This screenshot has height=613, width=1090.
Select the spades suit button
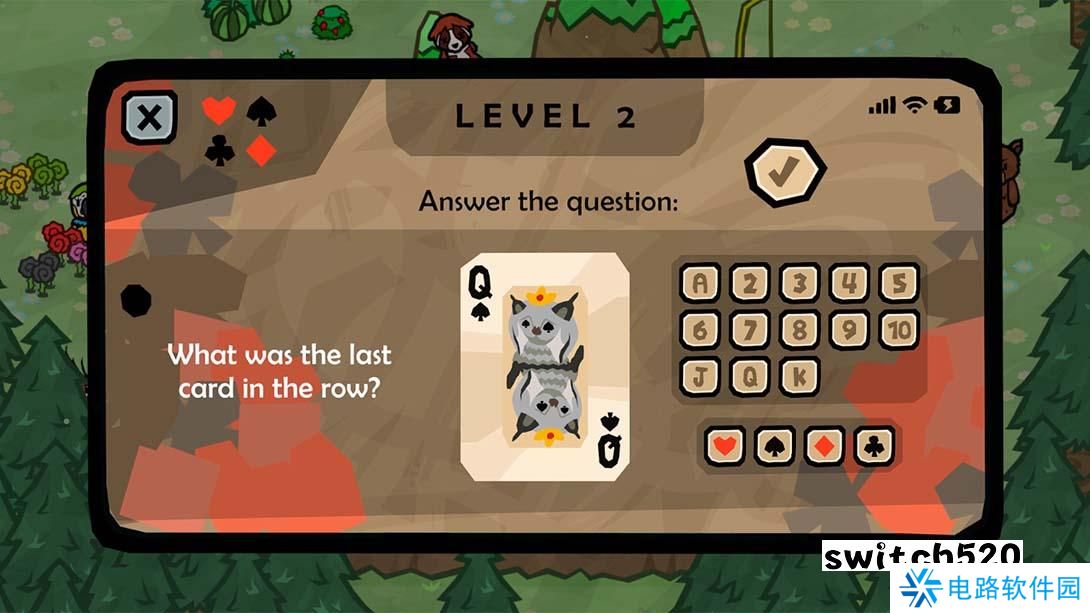pos(774,445)
